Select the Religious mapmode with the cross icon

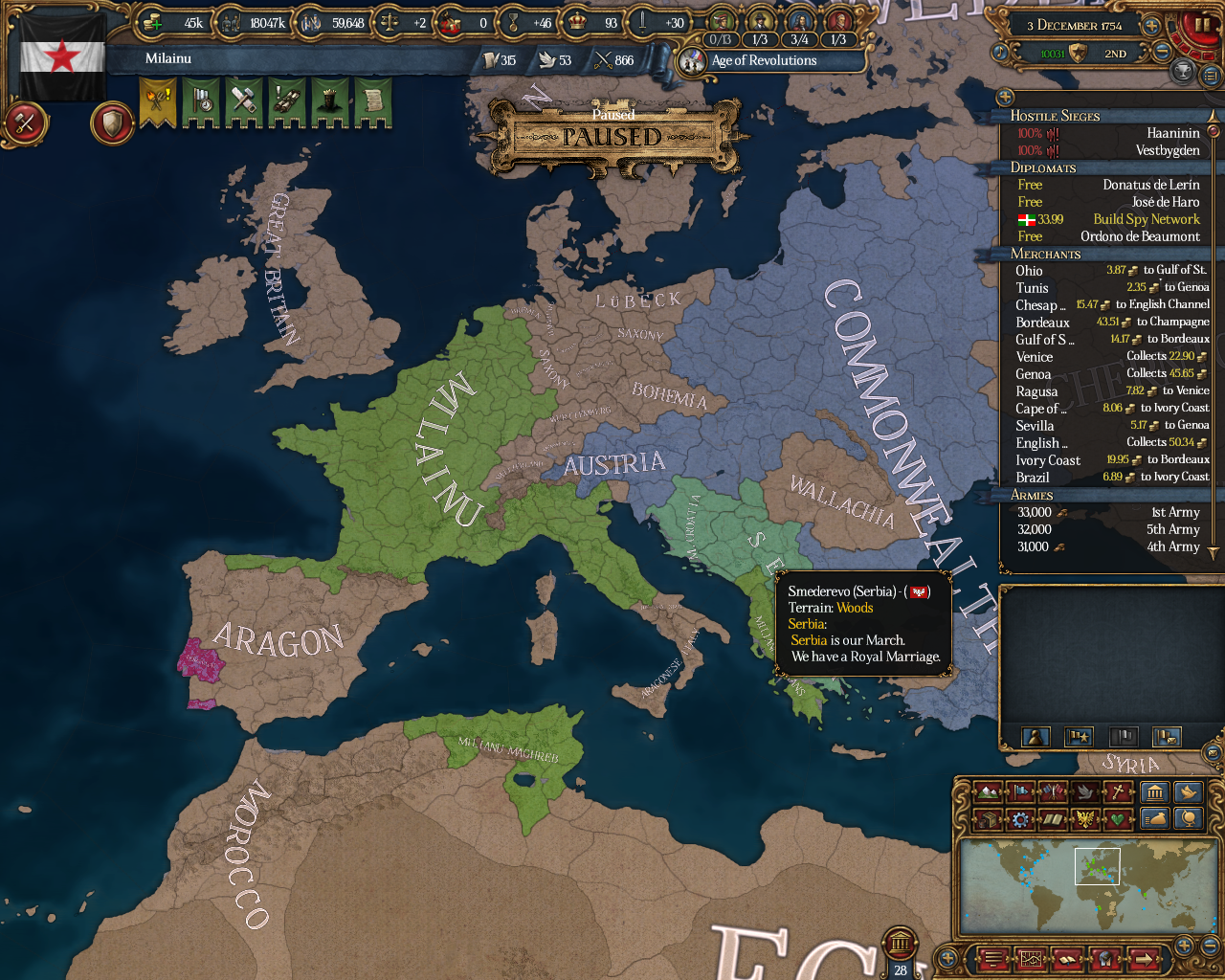click(1117, 791)
